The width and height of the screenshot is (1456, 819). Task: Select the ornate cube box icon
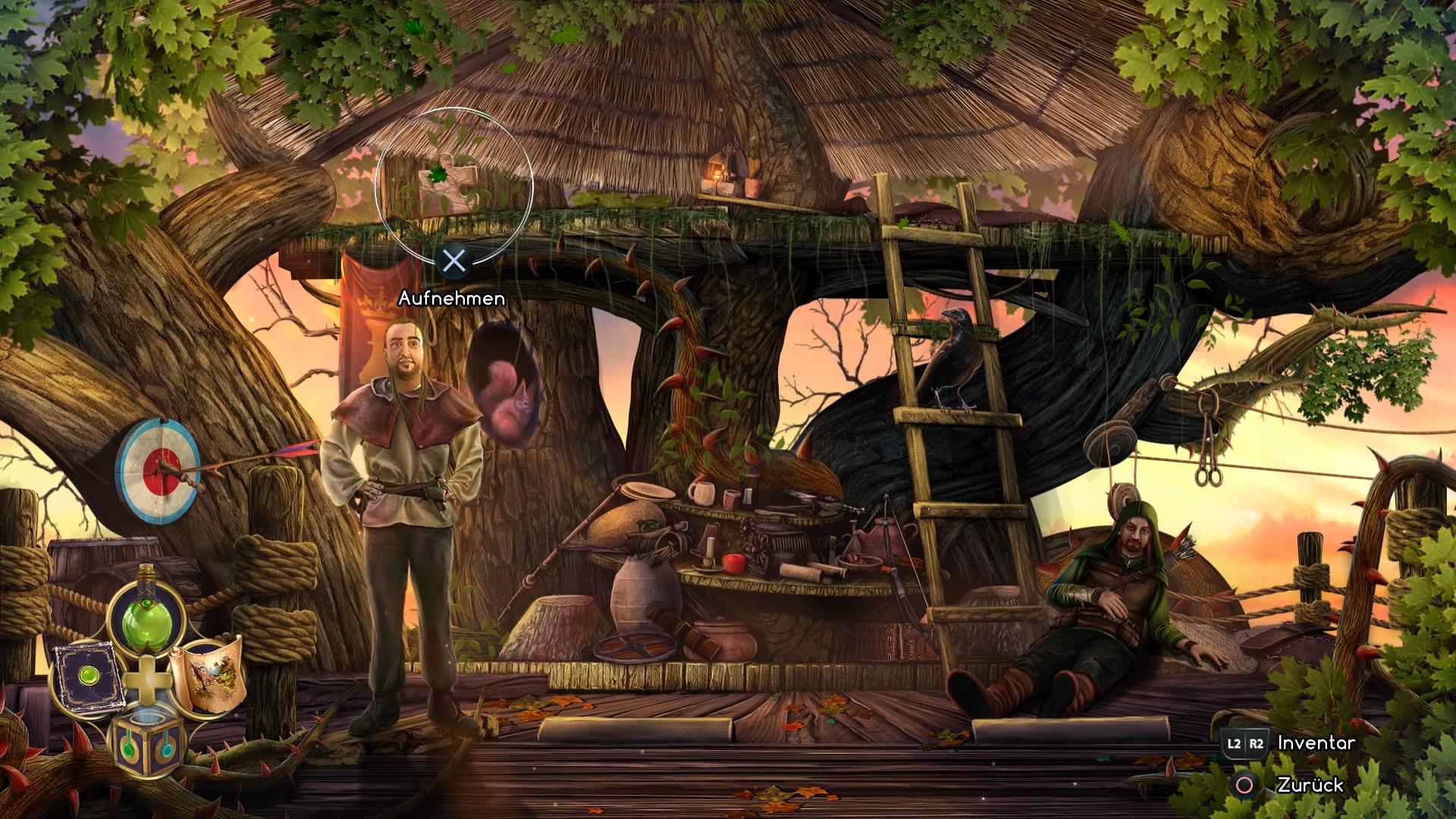[147, 742]
